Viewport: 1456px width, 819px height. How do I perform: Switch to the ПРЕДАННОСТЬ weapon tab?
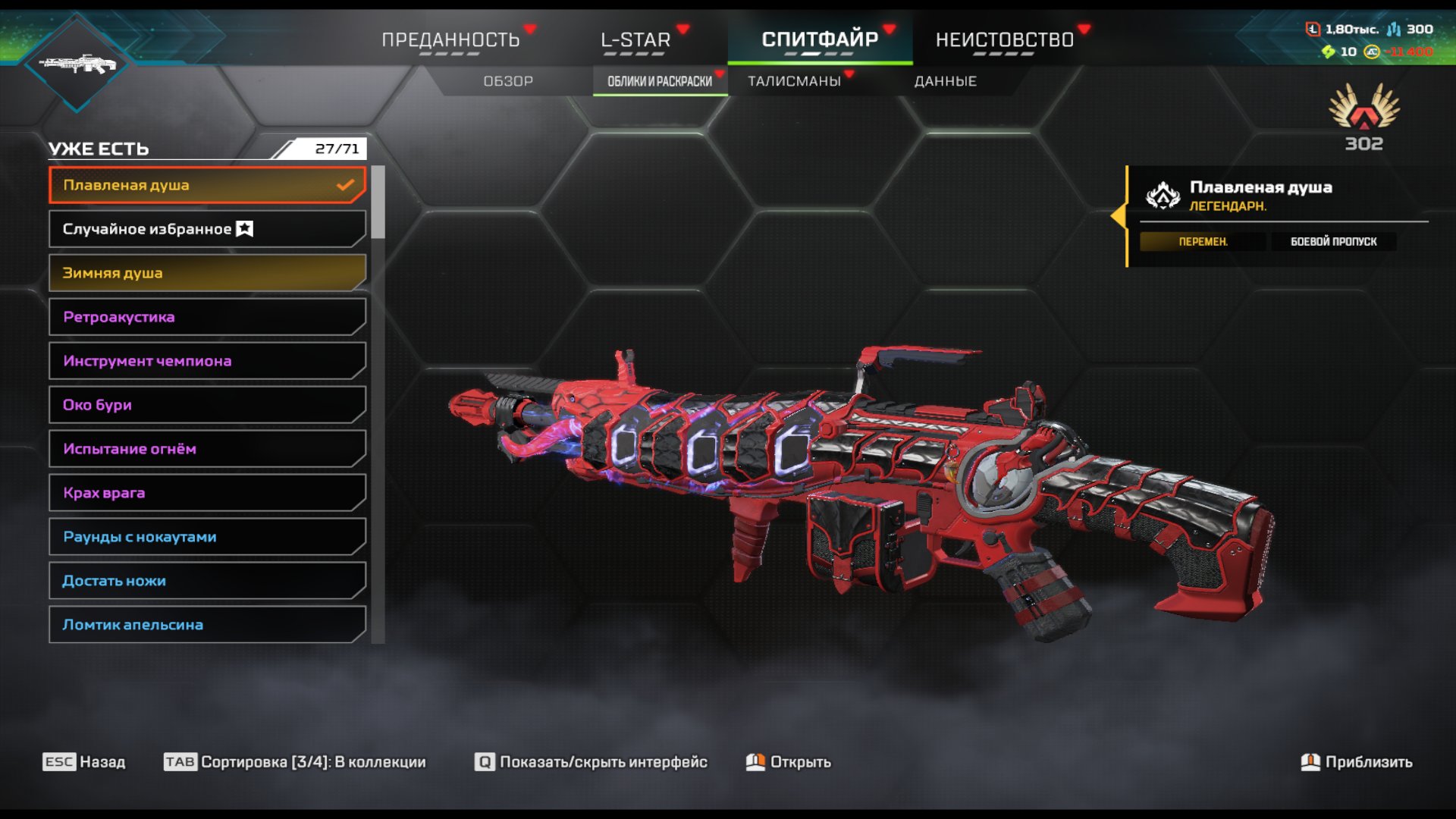[x=450, y=39]
